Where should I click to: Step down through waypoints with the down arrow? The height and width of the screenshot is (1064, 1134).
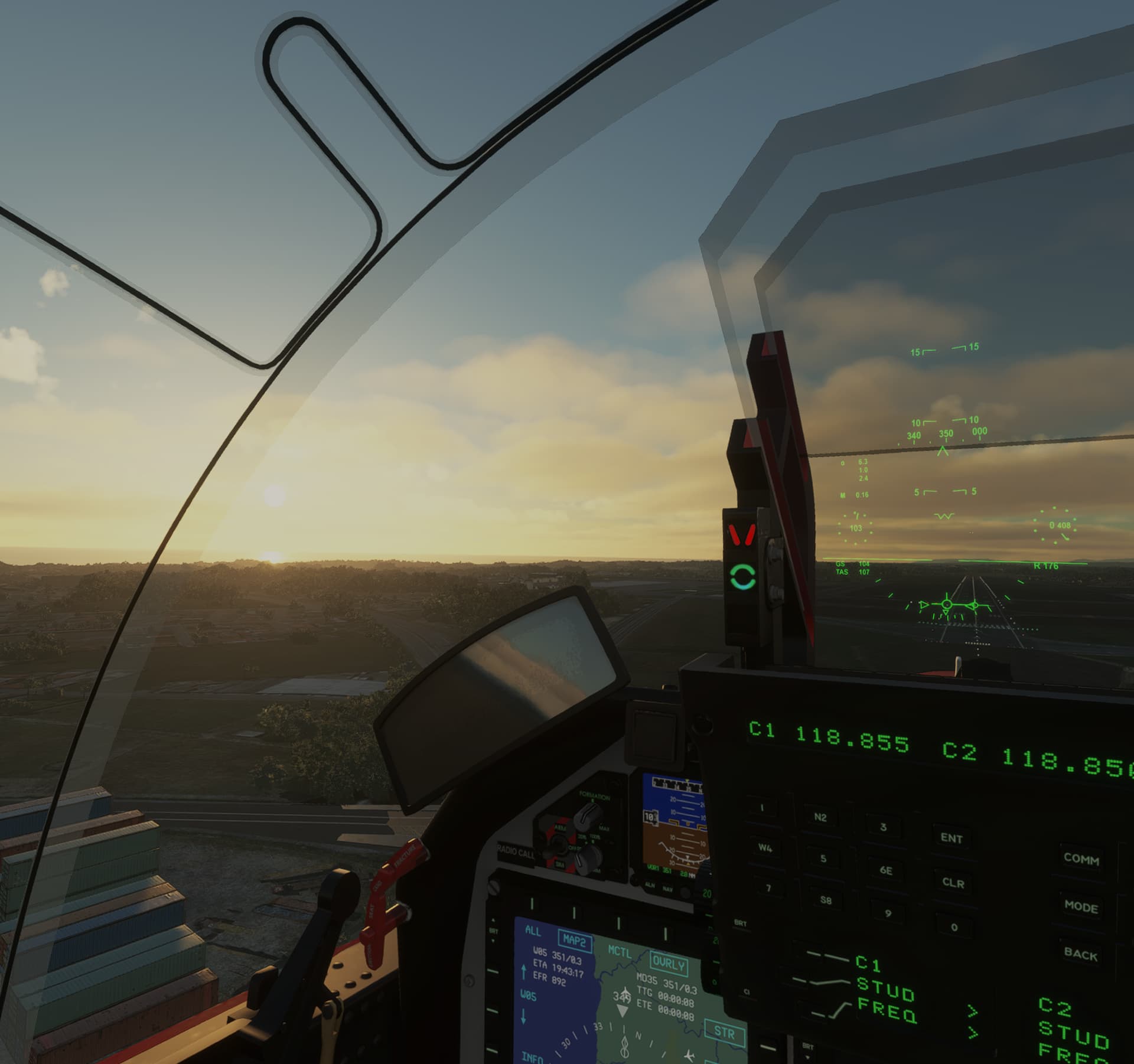click(523, 1017)
